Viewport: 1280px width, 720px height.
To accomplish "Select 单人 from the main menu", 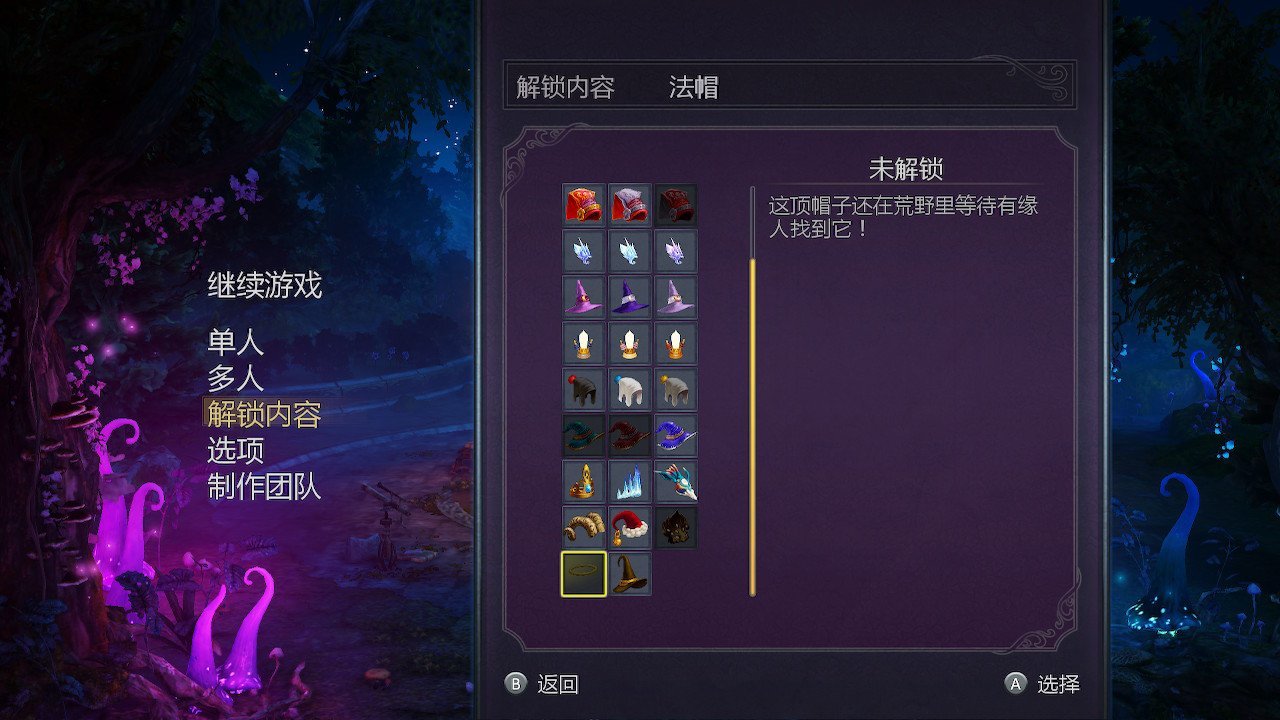I will (233, 343).
